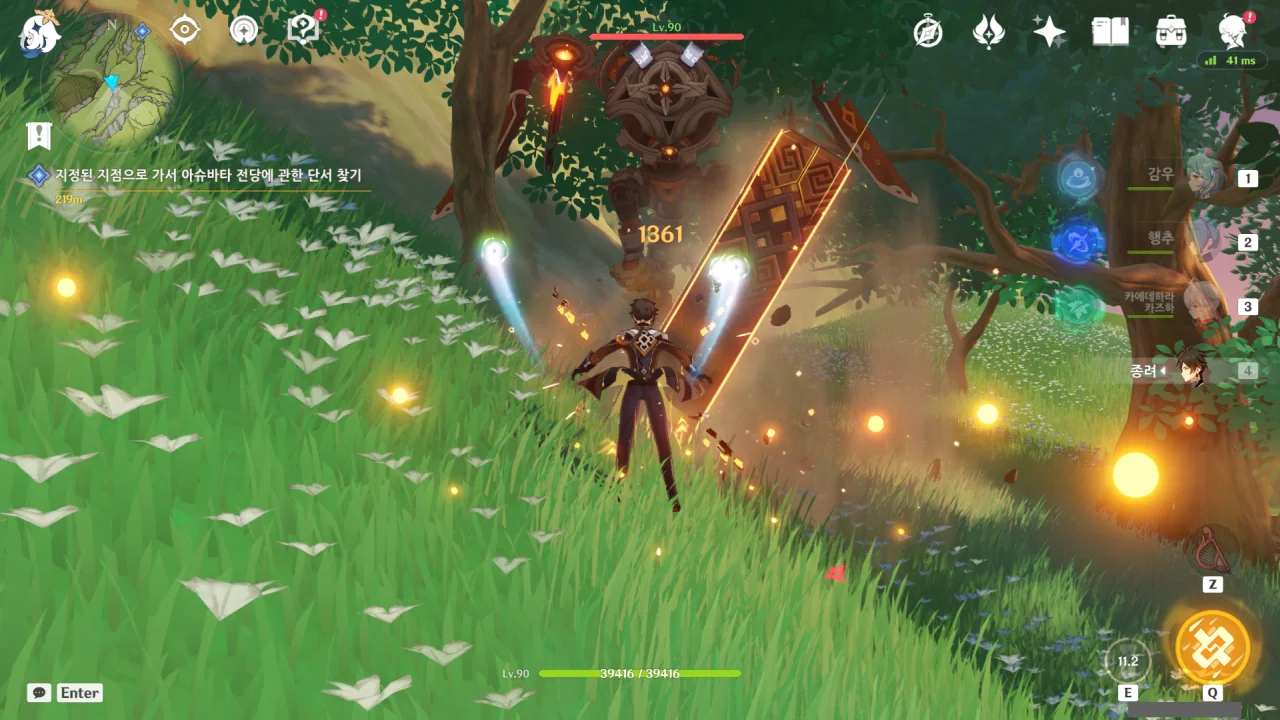
Task: Use the harp gadget
Action: 1213,548
